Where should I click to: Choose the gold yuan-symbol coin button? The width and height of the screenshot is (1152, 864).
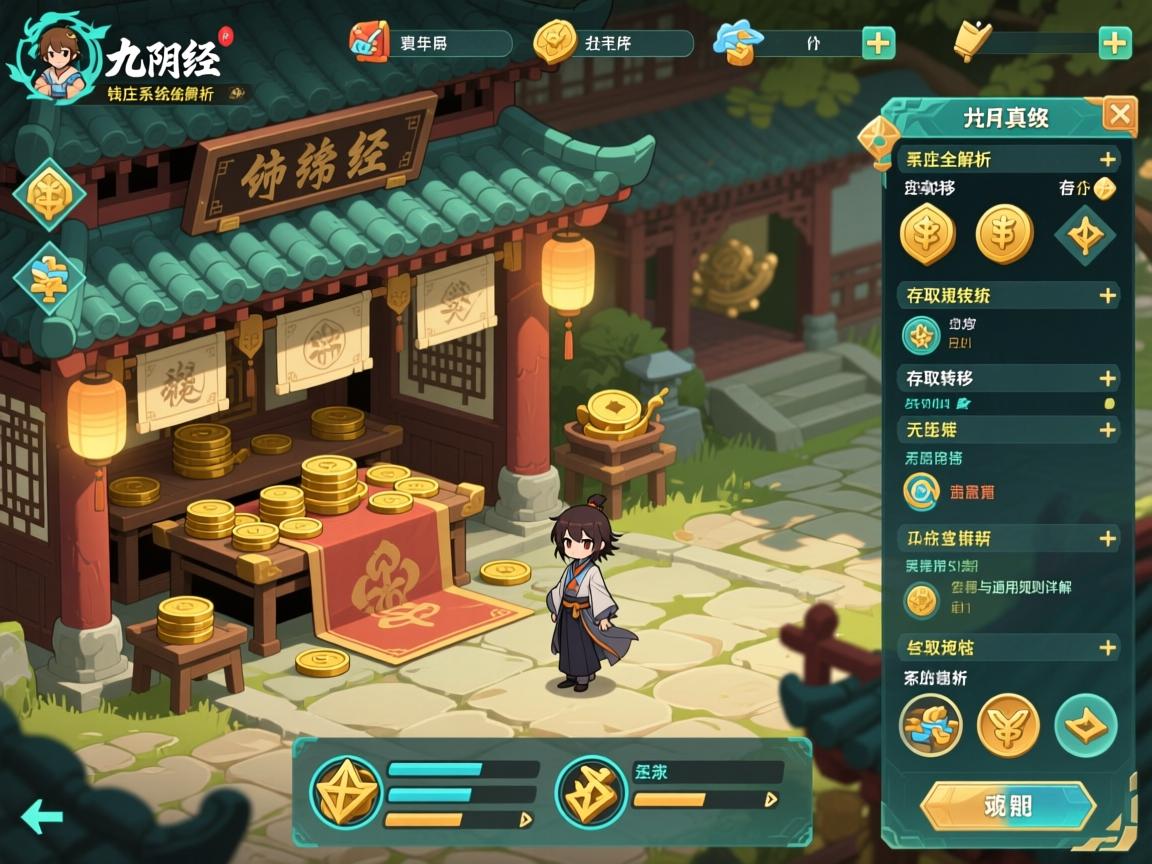pos(1007,725)
